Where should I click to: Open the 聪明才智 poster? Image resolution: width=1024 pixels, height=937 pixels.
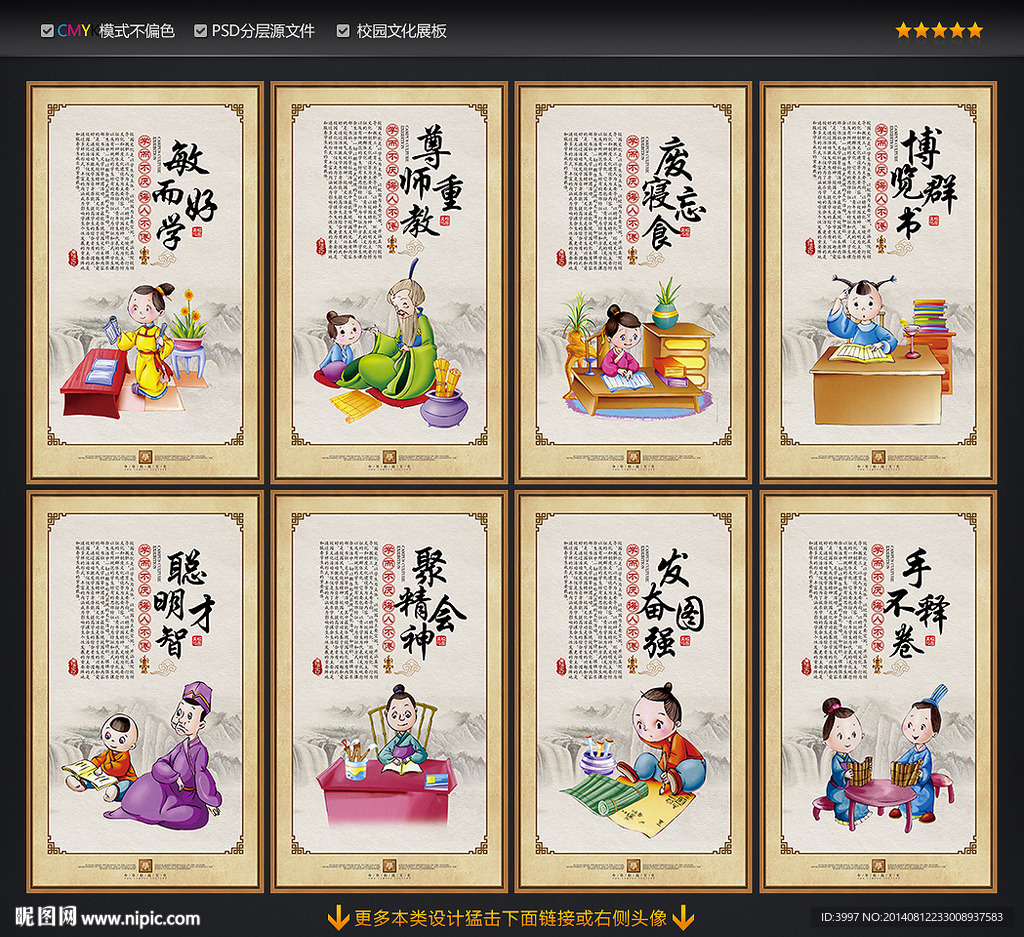(x=145, y=691)
